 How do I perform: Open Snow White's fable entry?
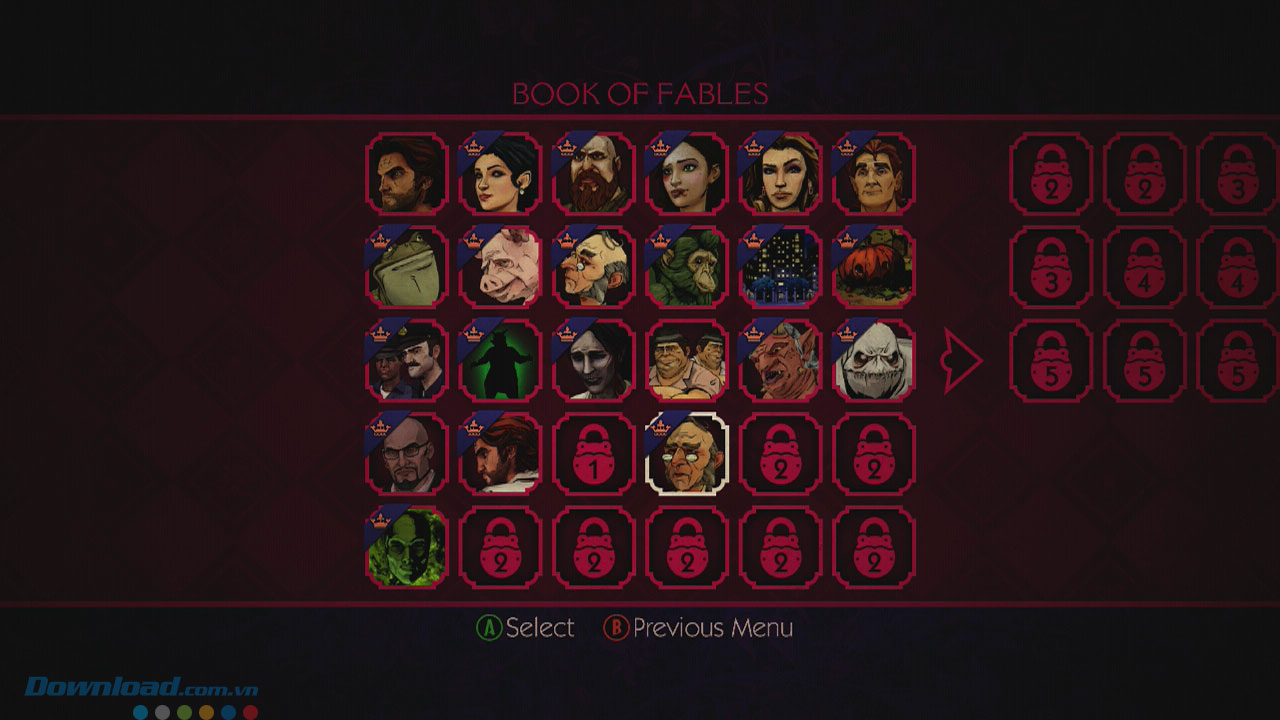coord(500,174)
